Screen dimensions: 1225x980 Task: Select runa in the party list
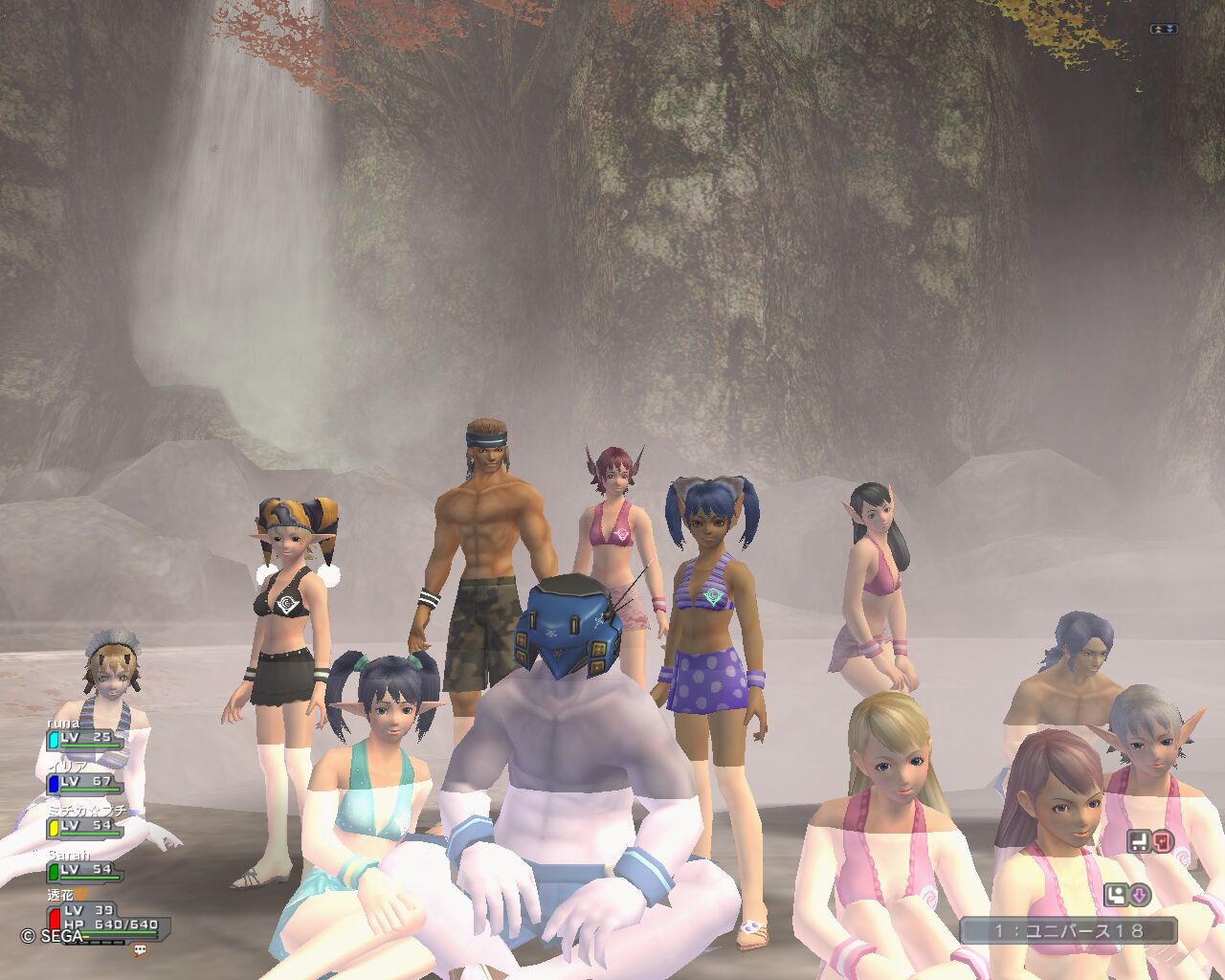coord(86,738)
